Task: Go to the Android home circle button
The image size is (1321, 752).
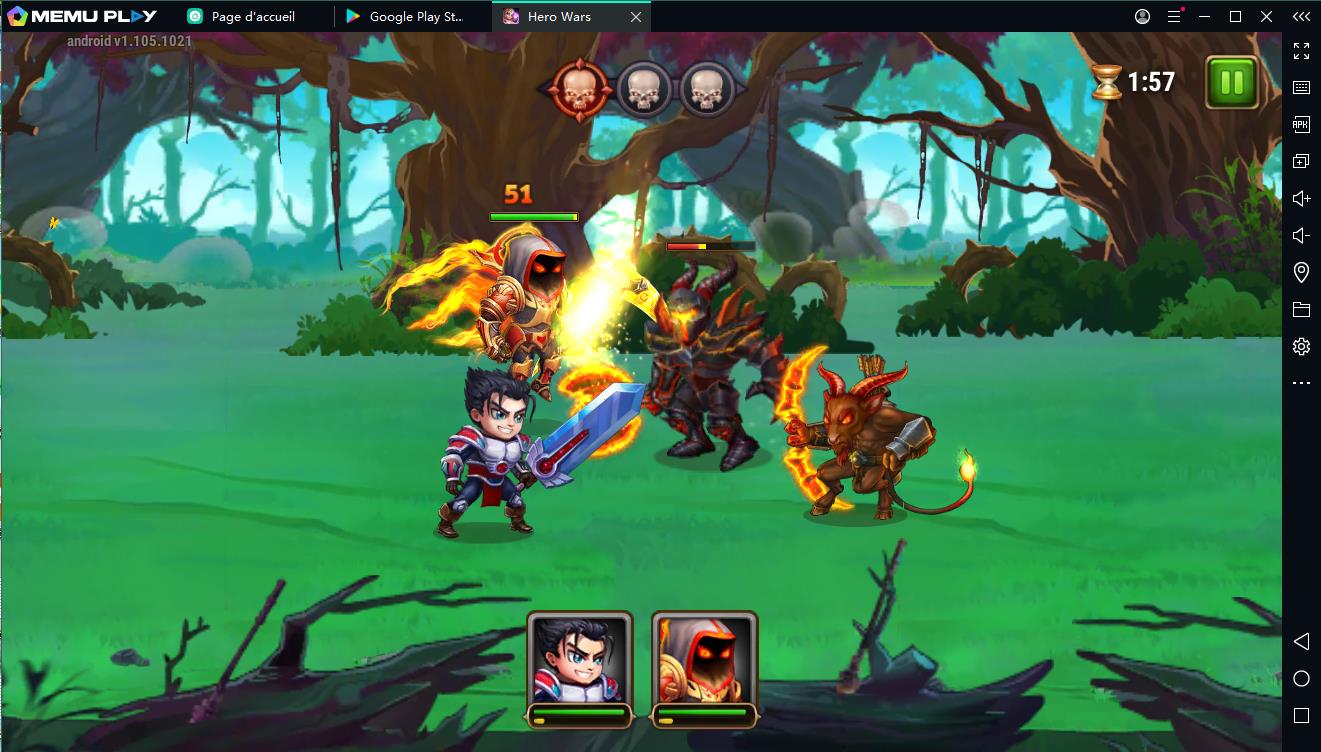Action: (1301, 678)
